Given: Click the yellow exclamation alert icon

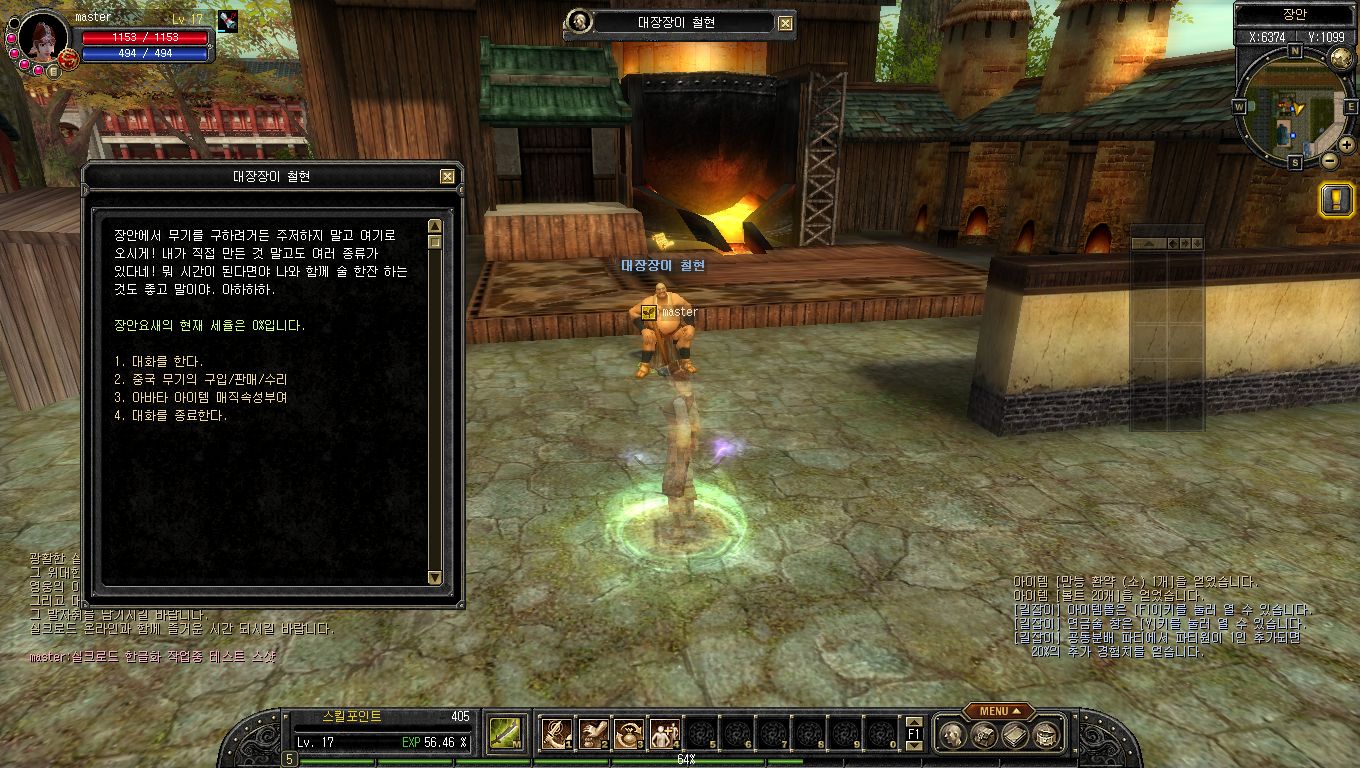Looking at the screenshot, I should point(1336,200).
